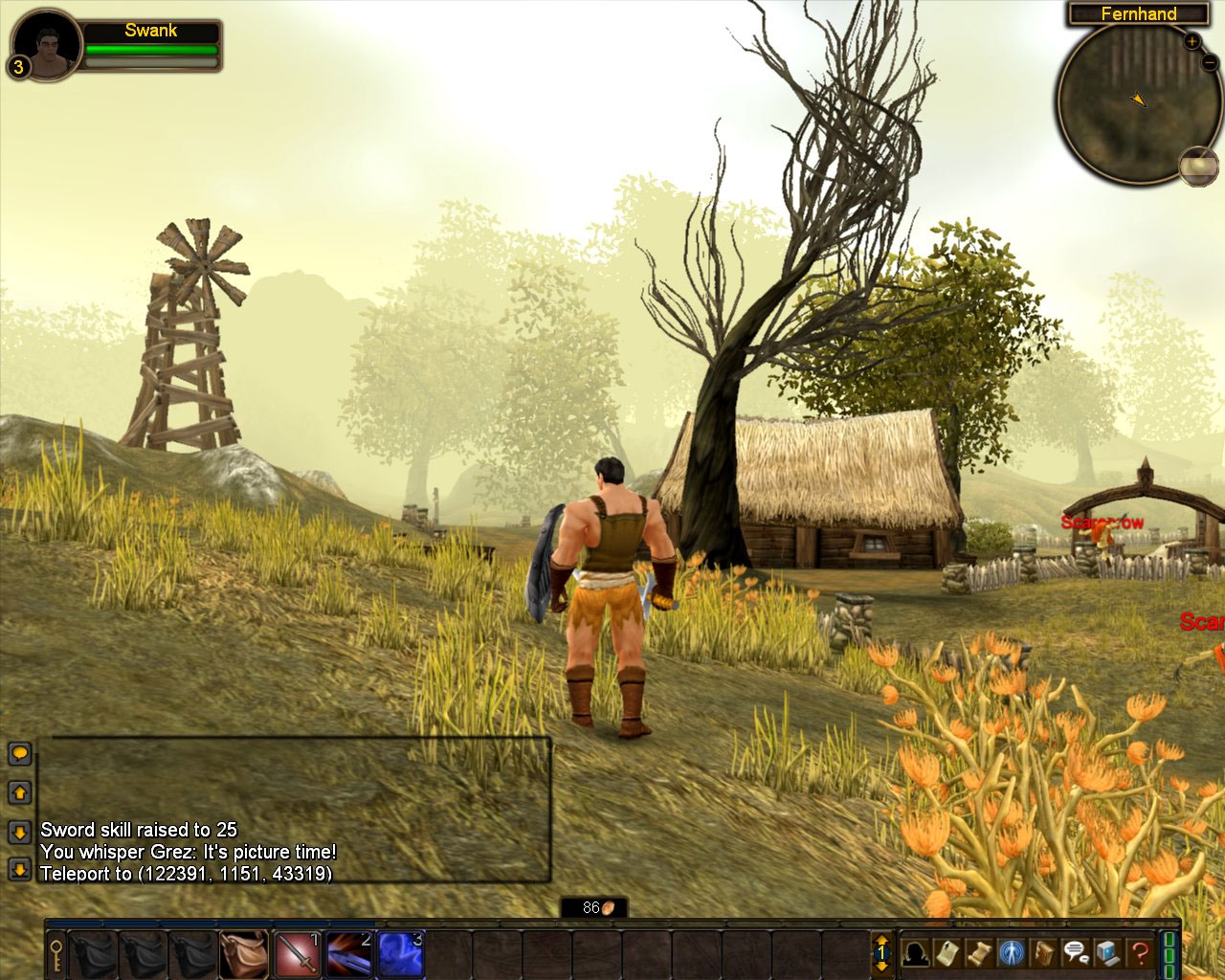Click the Fernhand minimap
The height and width of the screenshot is (980, 1225).
coord(1125,103)
